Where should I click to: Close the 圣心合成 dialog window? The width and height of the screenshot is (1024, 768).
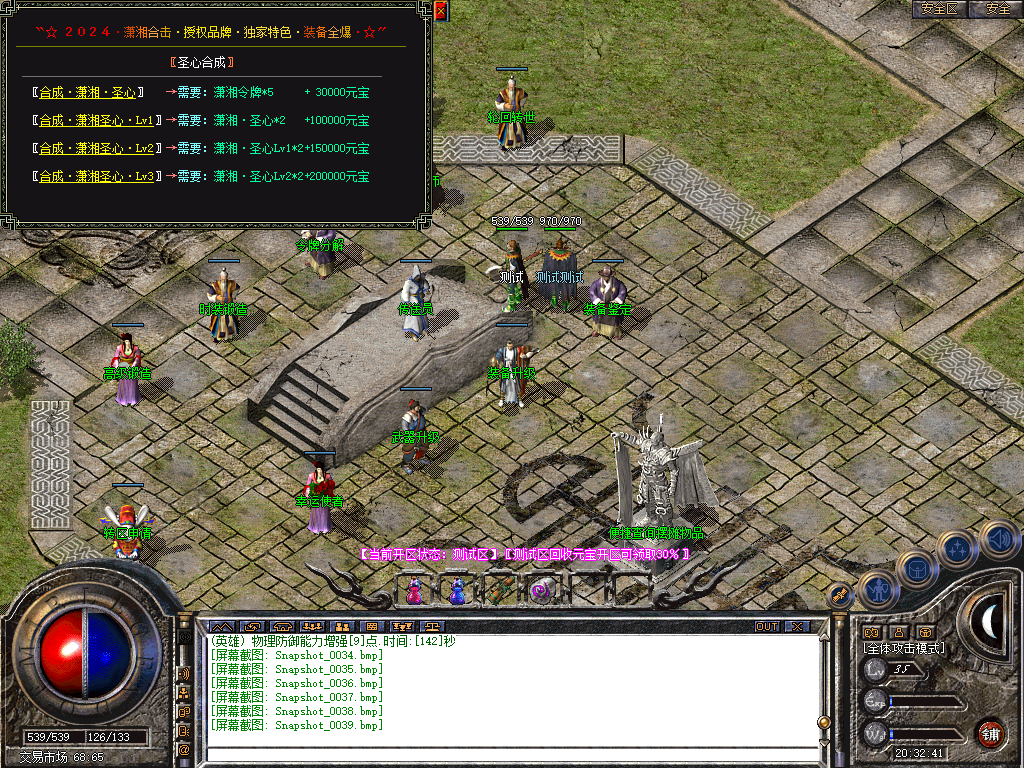[x=440, y=11]
